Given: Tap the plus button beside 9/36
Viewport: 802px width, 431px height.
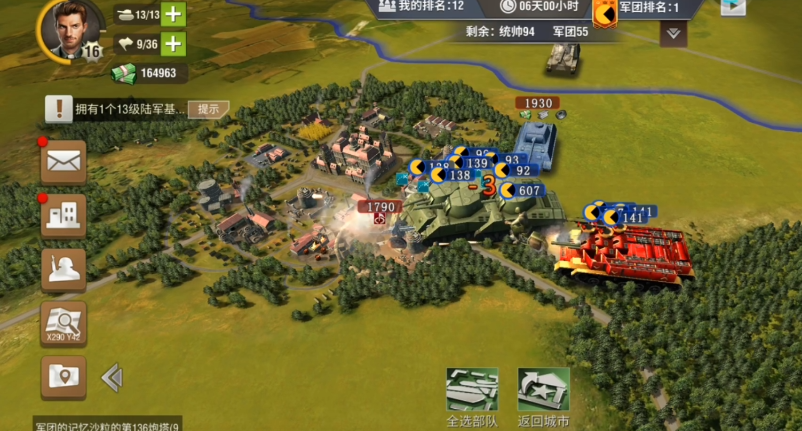Looking at the screenshot, I should (x=173, y=44).
